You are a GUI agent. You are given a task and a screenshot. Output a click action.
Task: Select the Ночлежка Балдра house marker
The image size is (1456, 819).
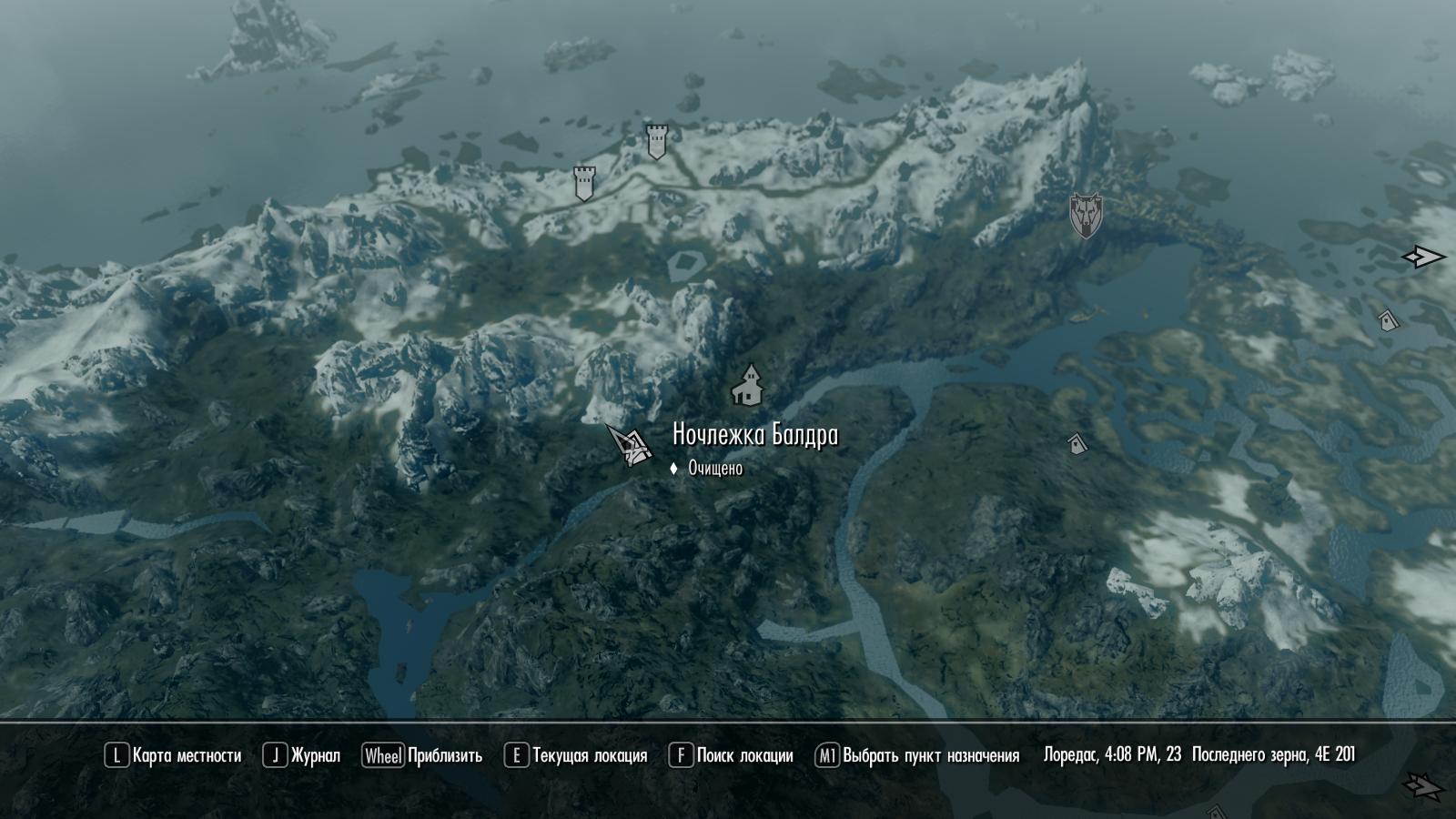click(x=748, y=386)
